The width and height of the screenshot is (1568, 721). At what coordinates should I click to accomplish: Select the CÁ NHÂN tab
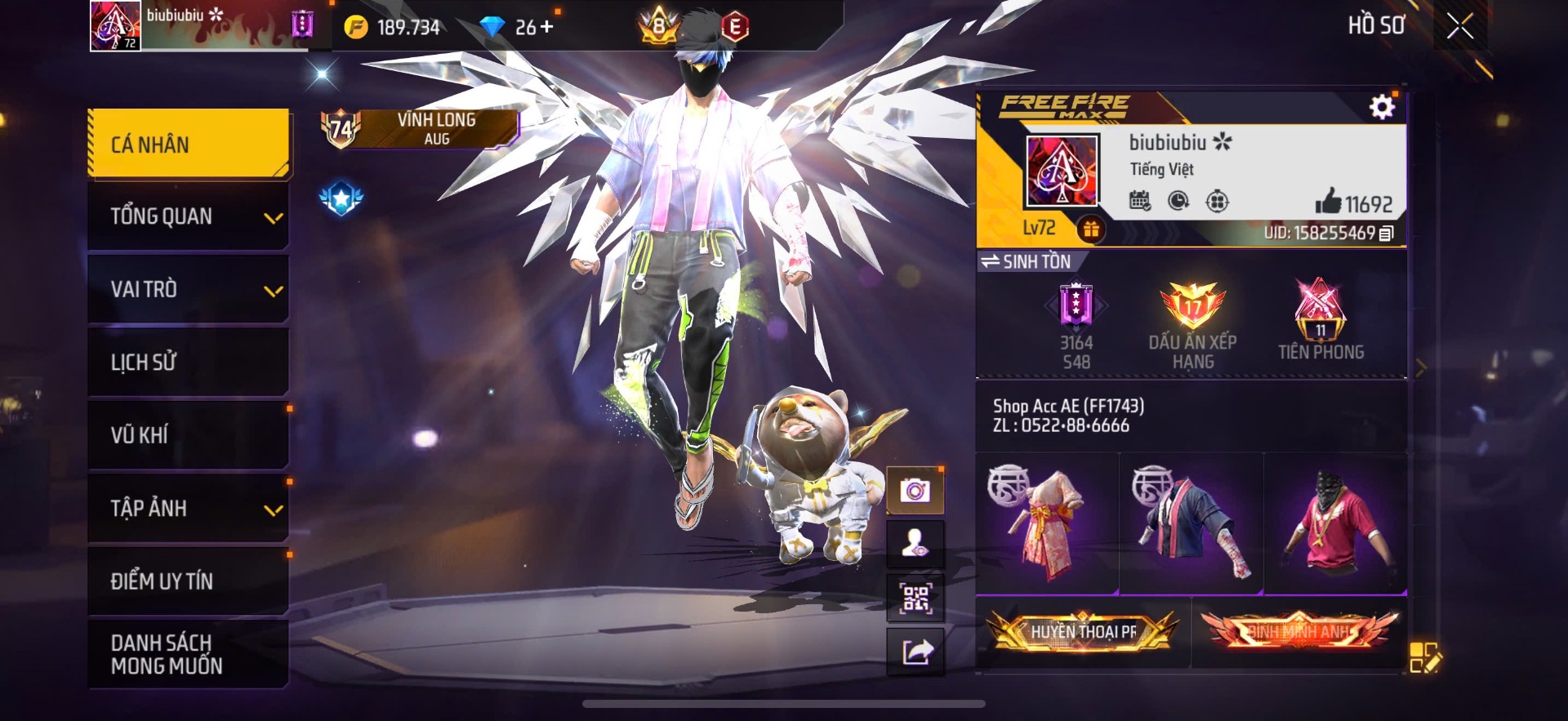coord(188,145)
